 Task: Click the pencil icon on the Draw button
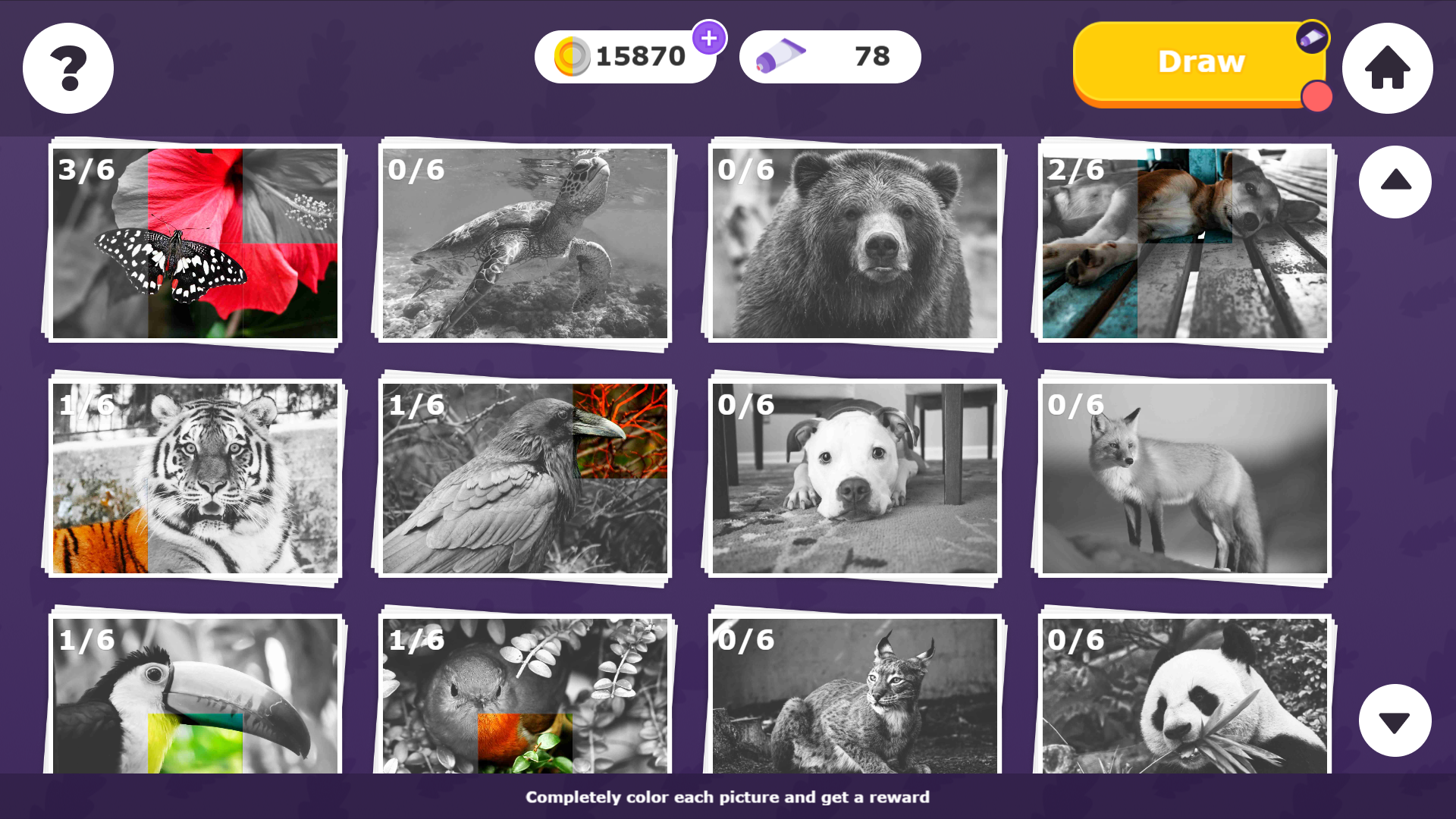click(1311, 37)
